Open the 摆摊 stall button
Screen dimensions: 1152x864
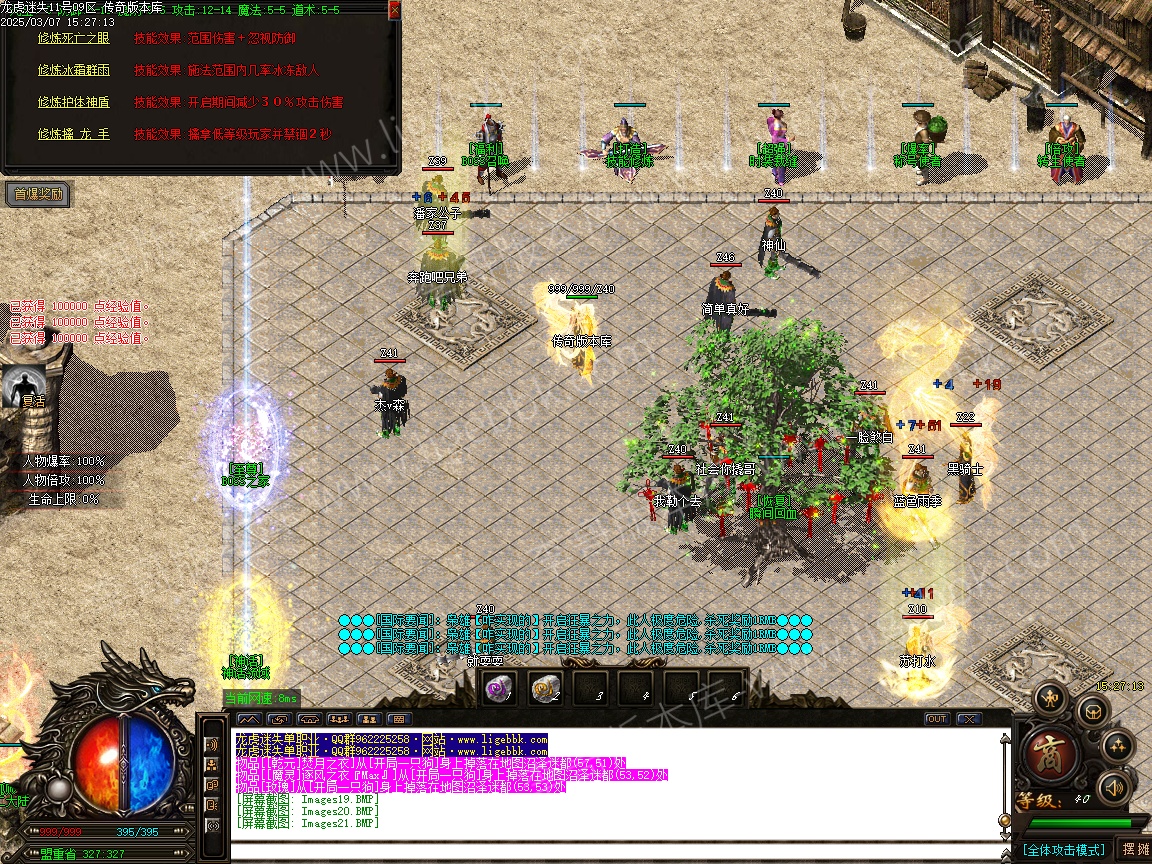(1135, 850)
